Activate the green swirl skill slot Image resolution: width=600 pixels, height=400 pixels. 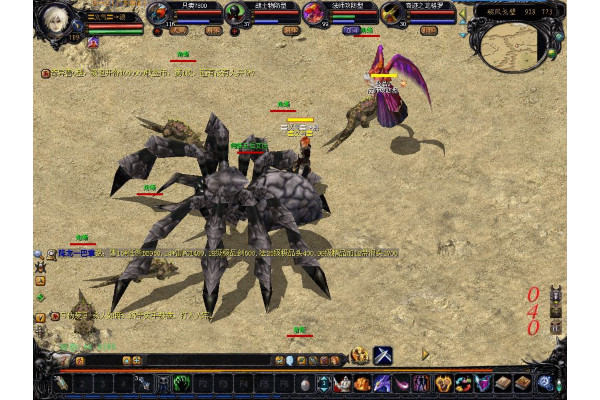[x=183, y=383]
